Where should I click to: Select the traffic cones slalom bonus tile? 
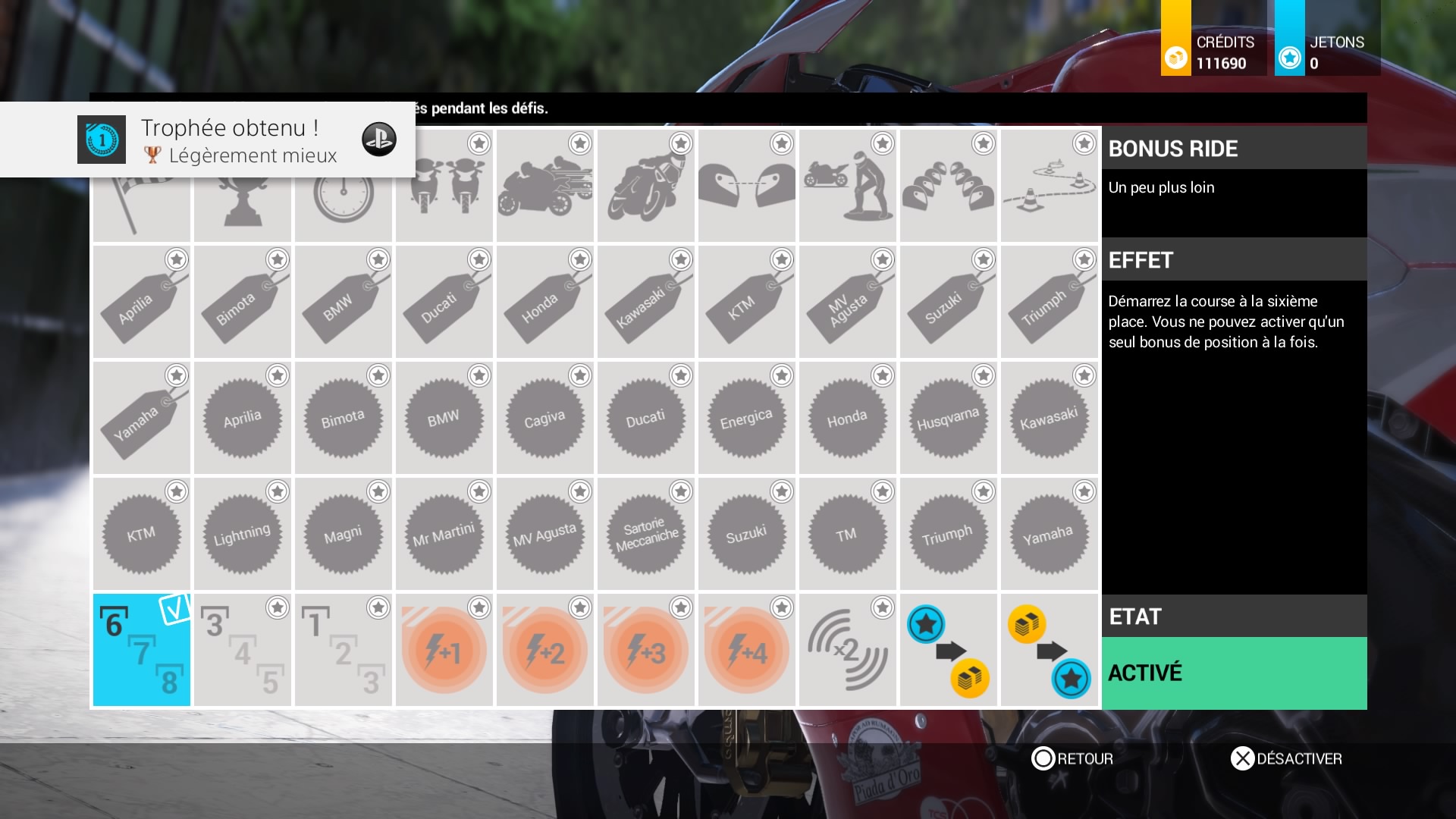point(1050,186)
